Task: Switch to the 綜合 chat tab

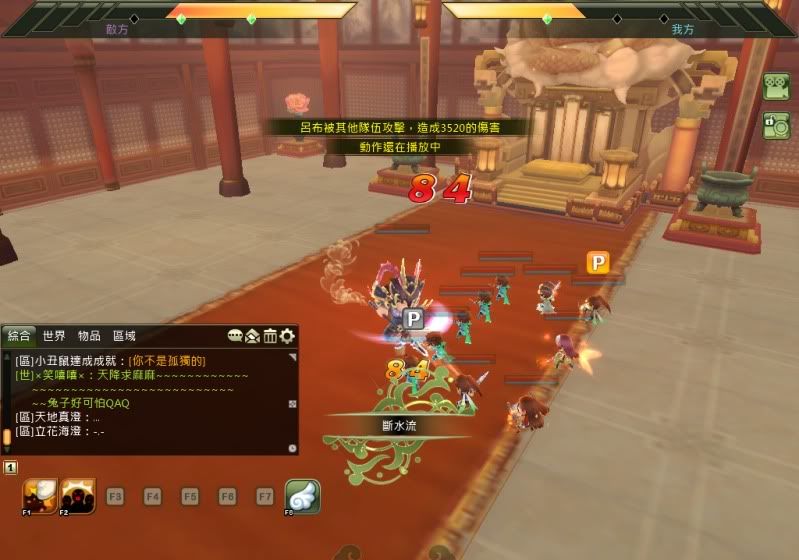Action: pos(20,336)
